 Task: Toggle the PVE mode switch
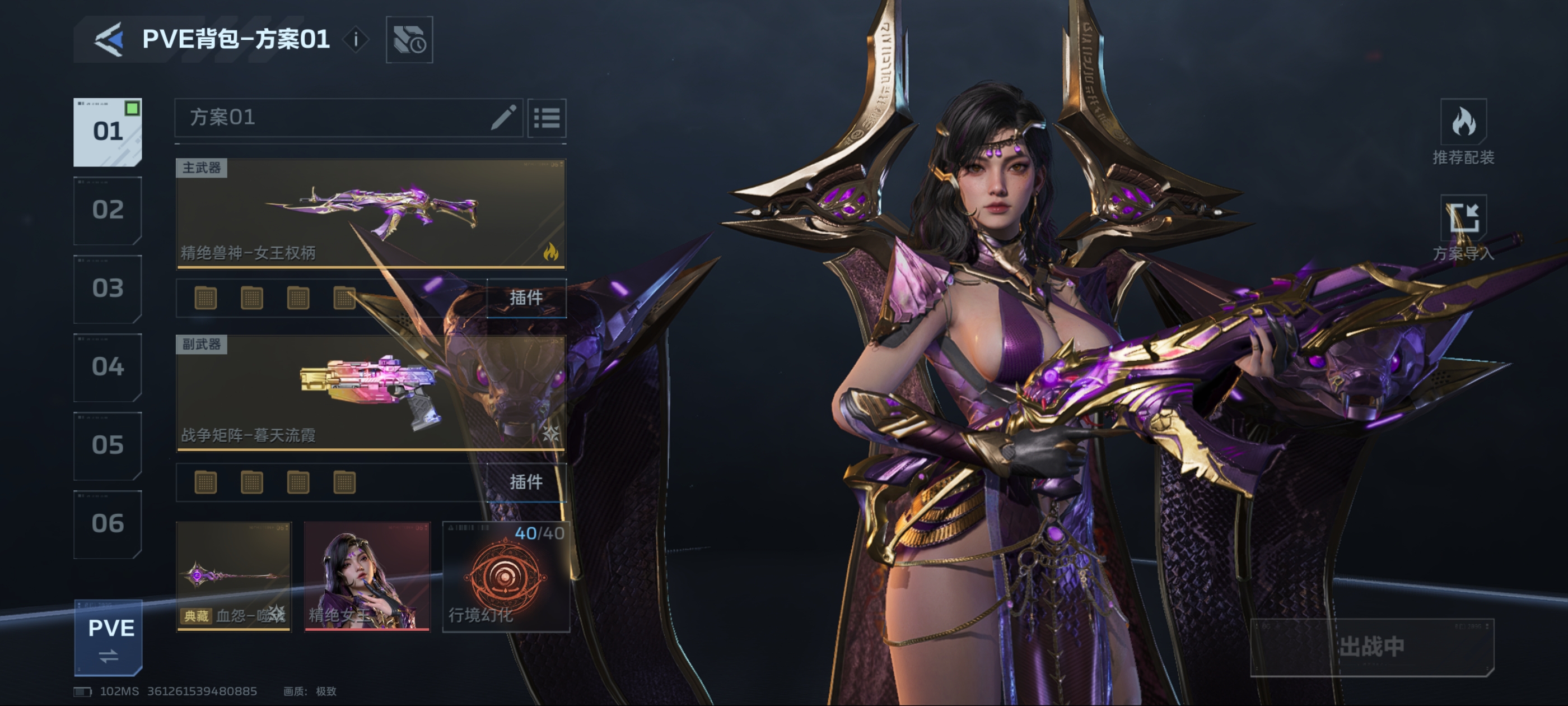pos(109,638)
